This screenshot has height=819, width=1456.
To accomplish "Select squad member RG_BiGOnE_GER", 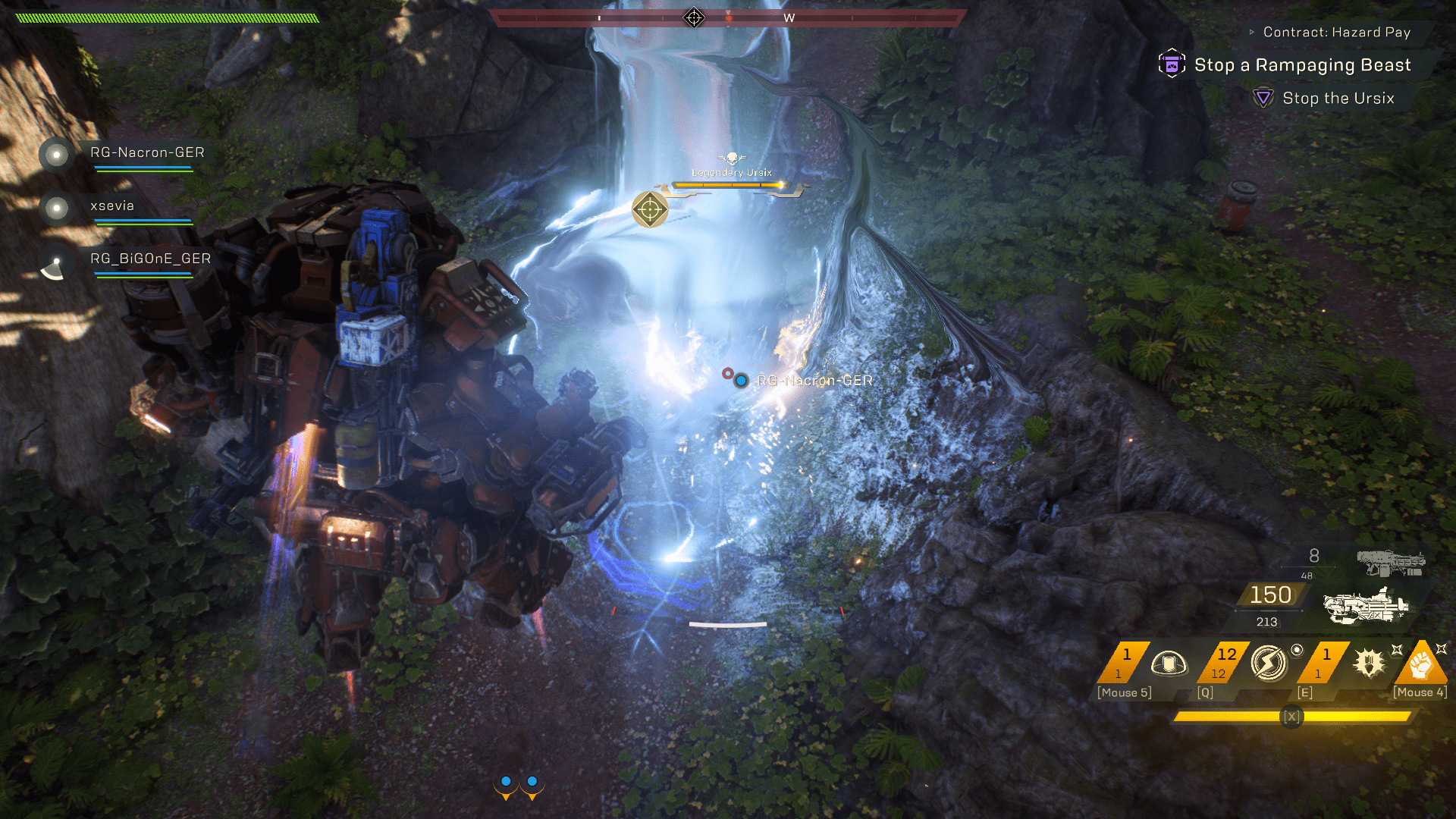I will click(x=150, y=259).
